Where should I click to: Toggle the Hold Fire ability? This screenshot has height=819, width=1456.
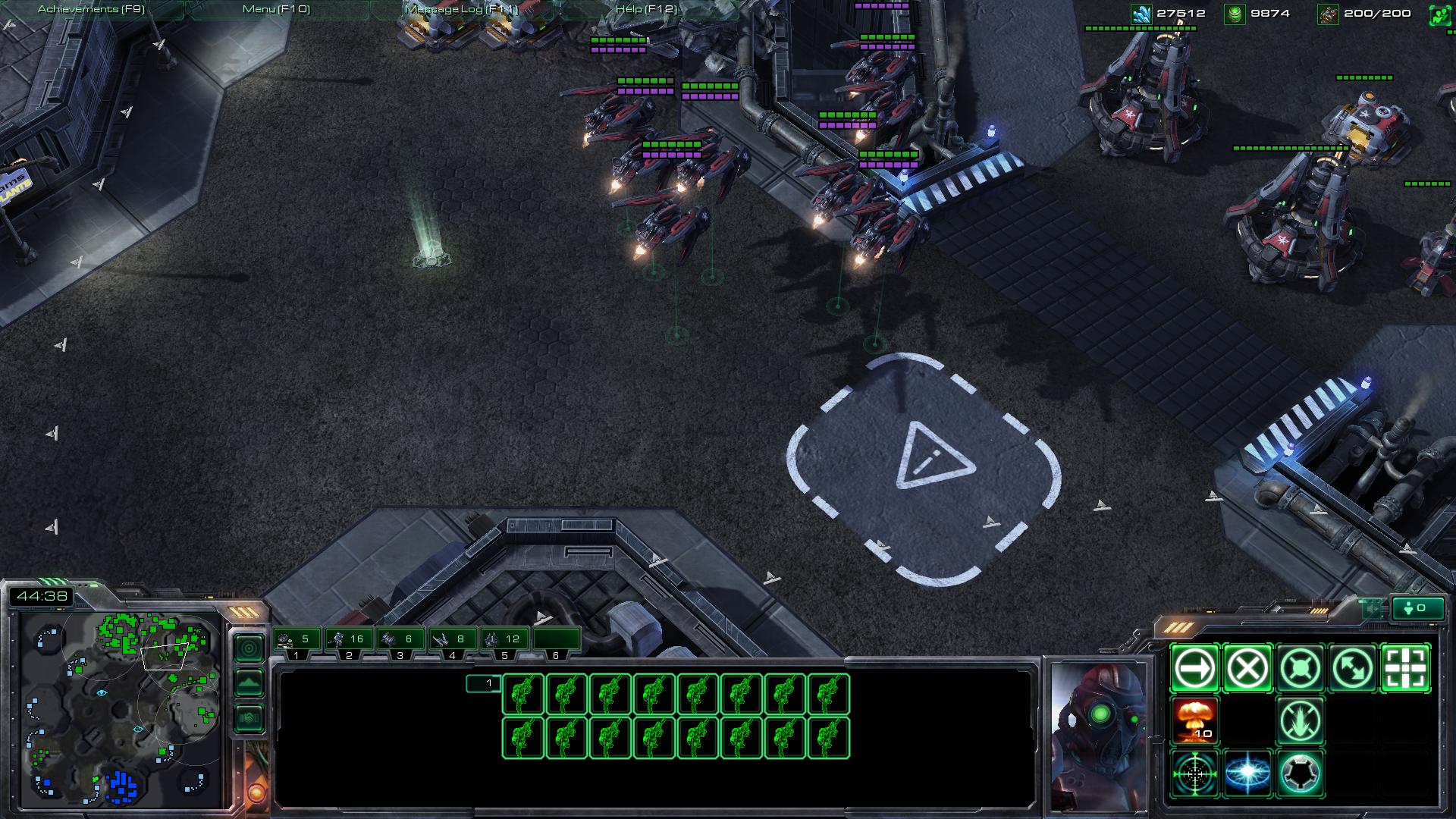(x=1301, y=721)
